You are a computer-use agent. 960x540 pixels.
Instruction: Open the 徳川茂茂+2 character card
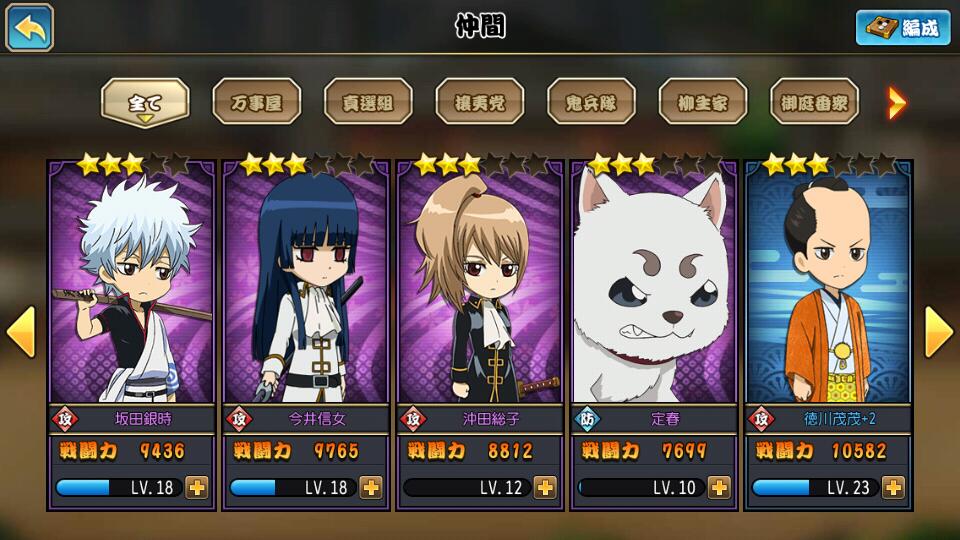828,290
